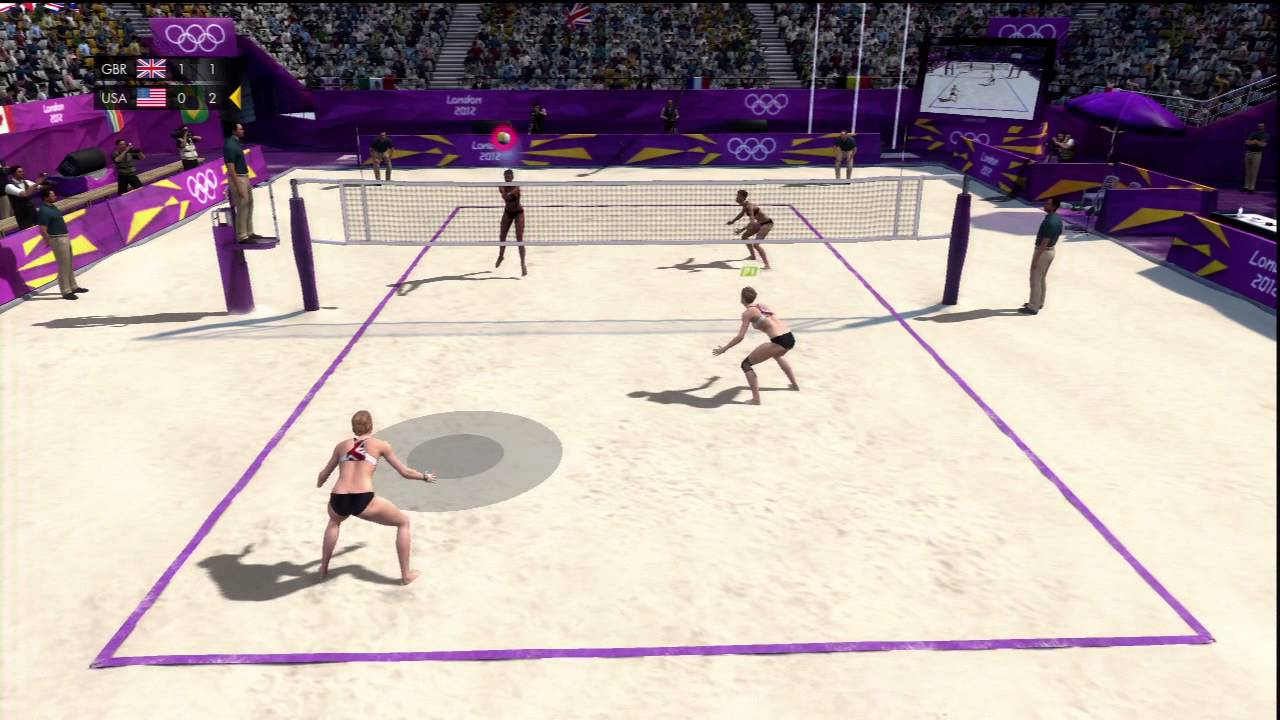The height and width of the screenshot is (720, 1280).
Task: Click the USA flag on the scoreboard
Action: tap(151, 97)
